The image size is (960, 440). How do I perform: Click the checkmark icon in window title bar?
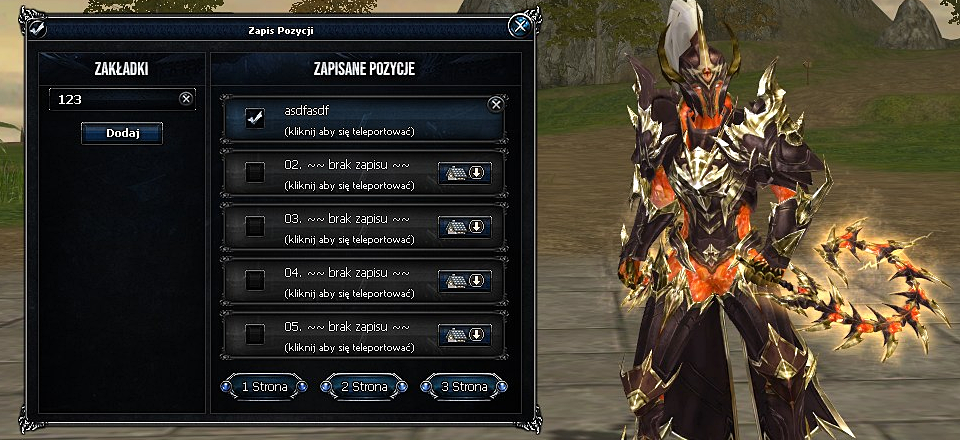click(x=37, y=29)
